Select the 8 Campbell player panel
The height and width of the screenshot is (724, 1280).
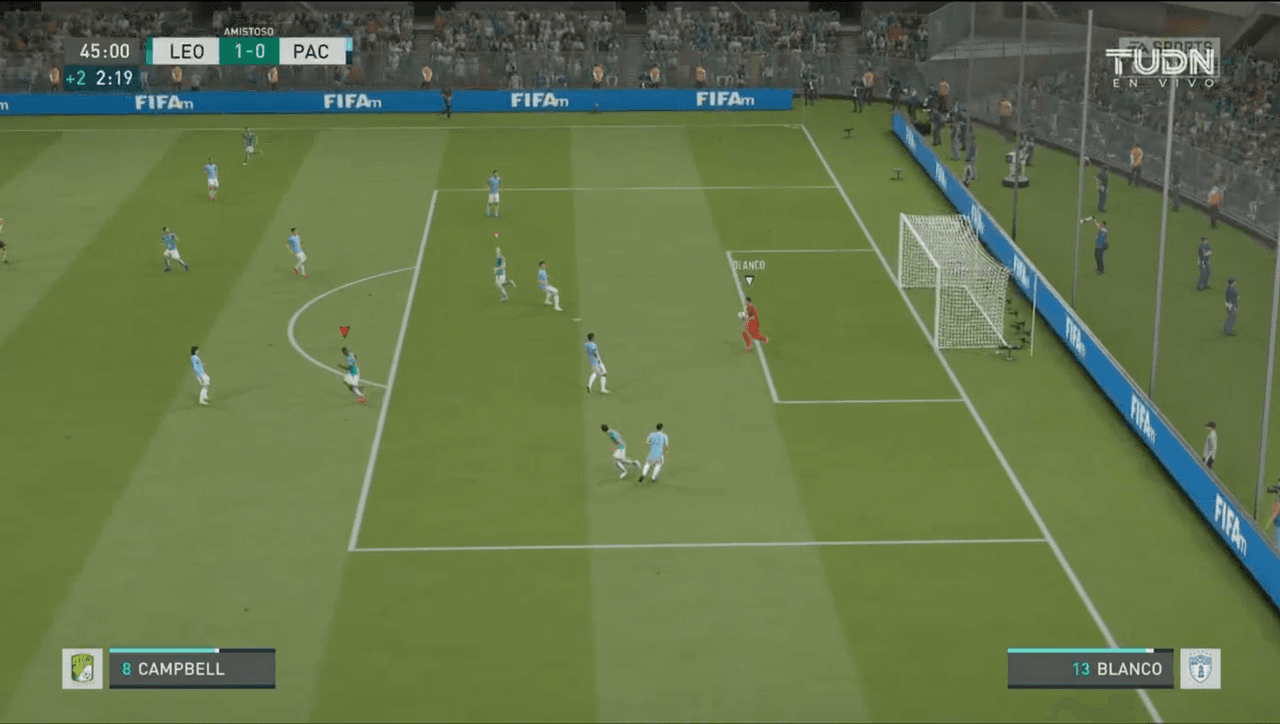[192, 668]
